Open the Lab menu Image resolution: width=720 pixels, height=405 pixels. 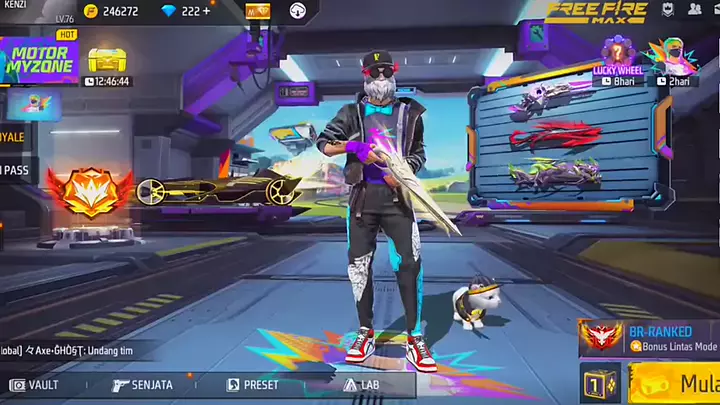click(361, 384)
